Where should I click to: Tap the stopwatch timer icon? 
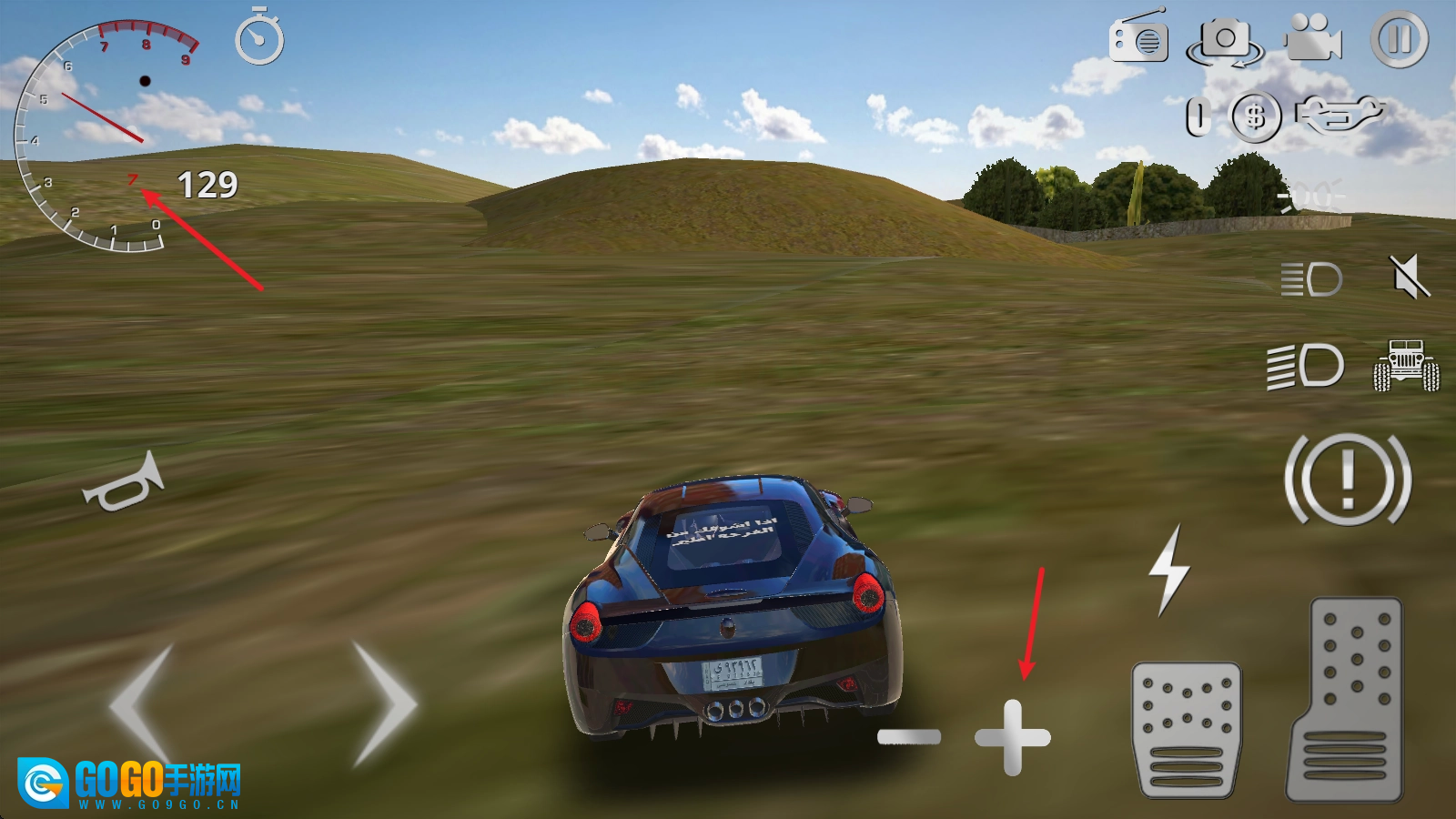point(259,38)
